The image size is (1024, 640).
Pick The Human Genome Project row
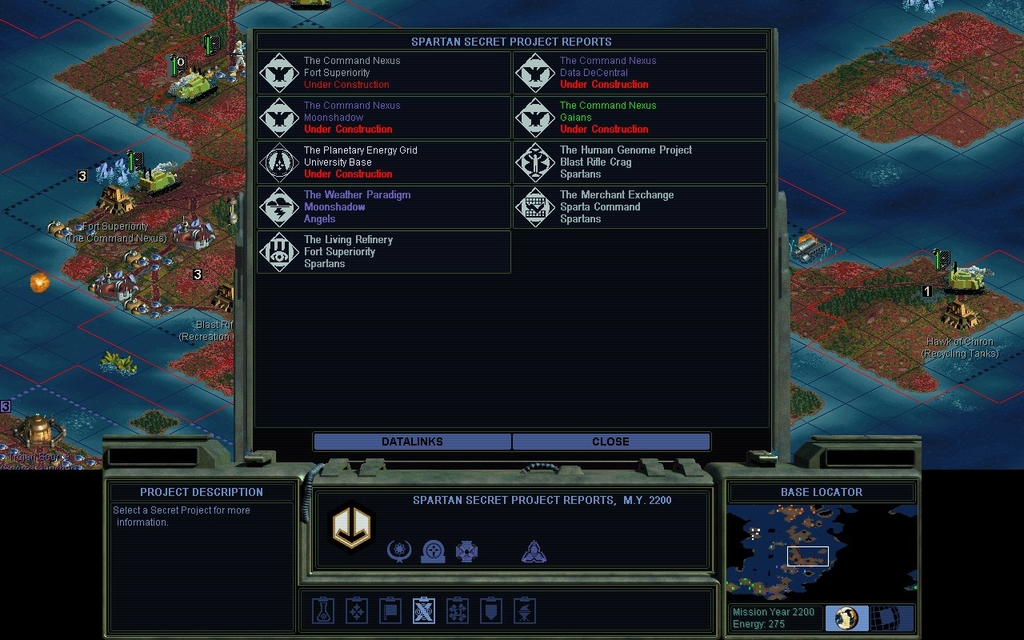tap(640, 162)
